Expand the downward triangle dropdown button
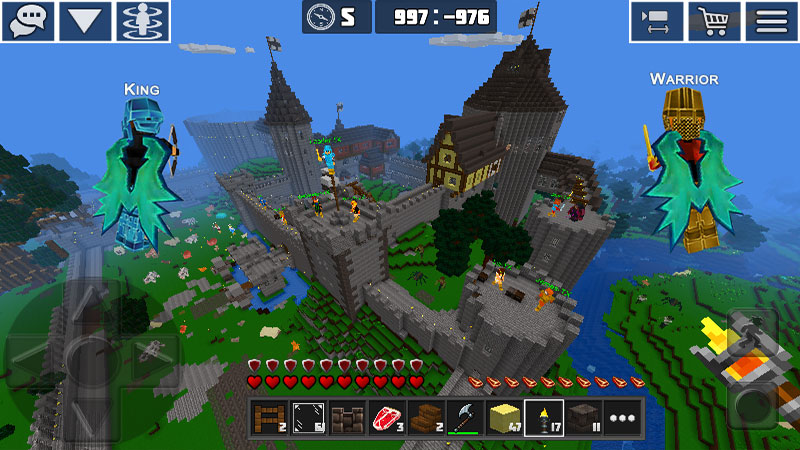 pyautogui.click(x=85, y=21)
